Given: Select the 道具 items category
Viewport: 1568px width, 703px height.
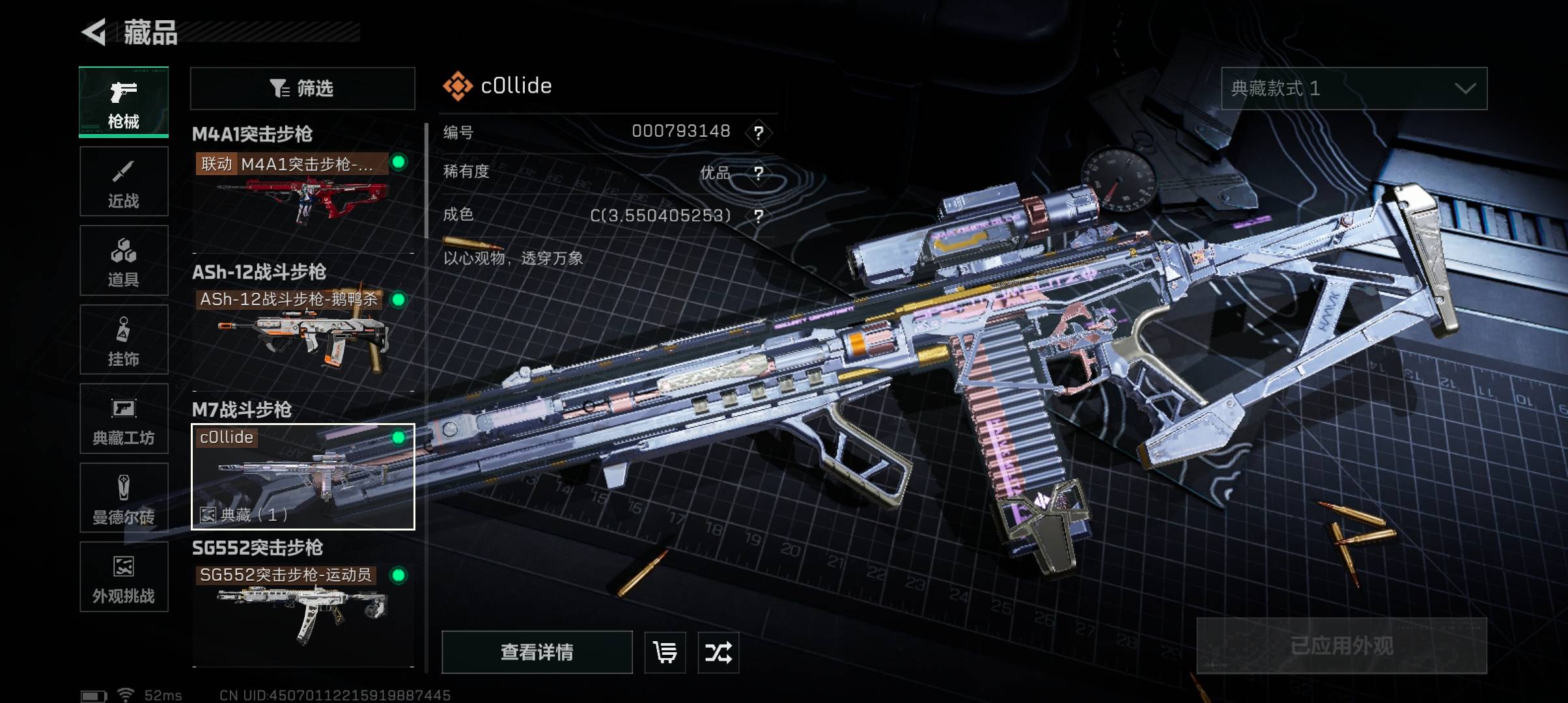Looking at the screenshot, I should pyautogui.click(x=124, y=261).
